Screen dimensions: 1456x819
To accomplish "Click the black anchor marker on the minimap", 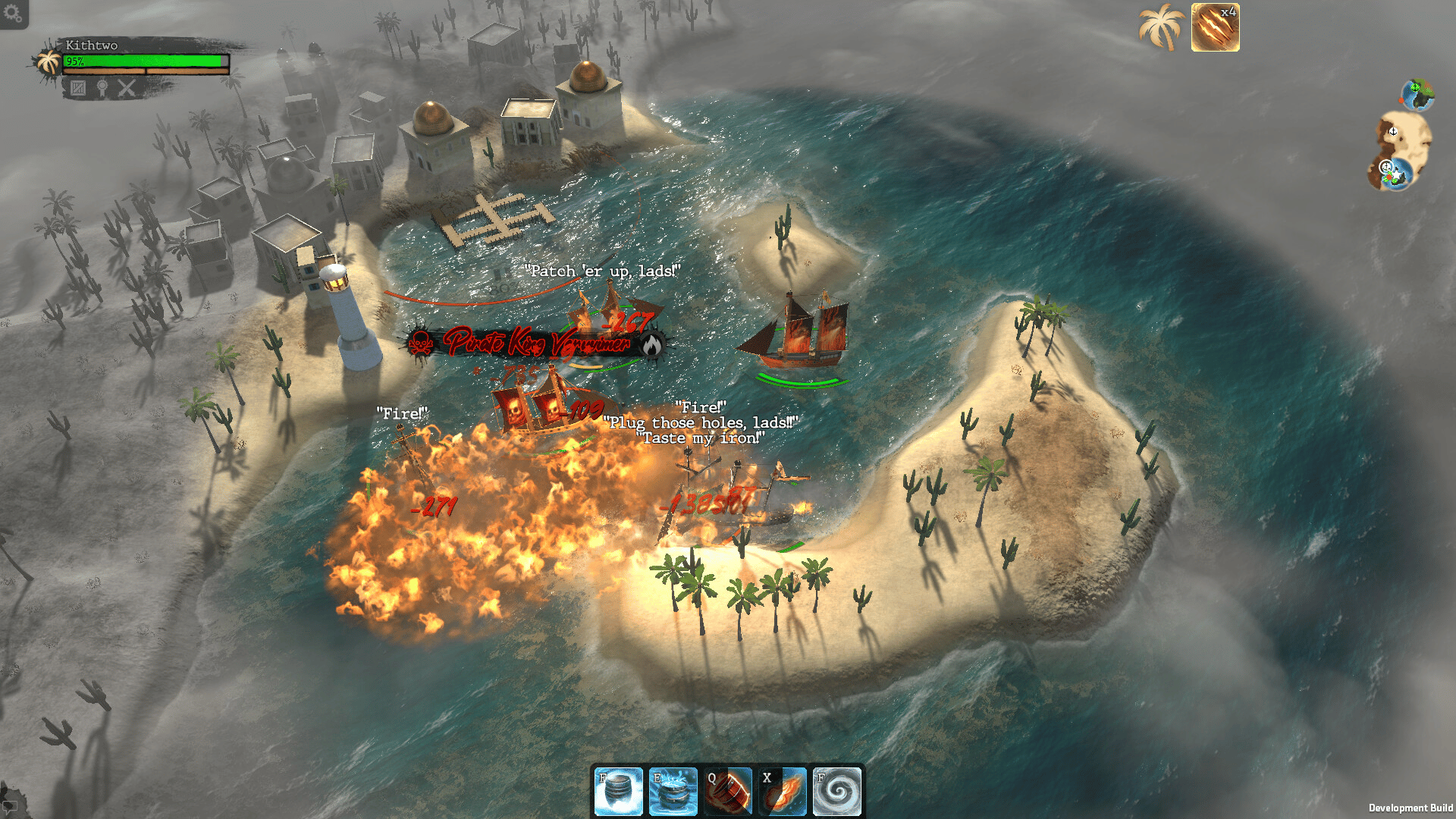I will [x=1393, y=131].
